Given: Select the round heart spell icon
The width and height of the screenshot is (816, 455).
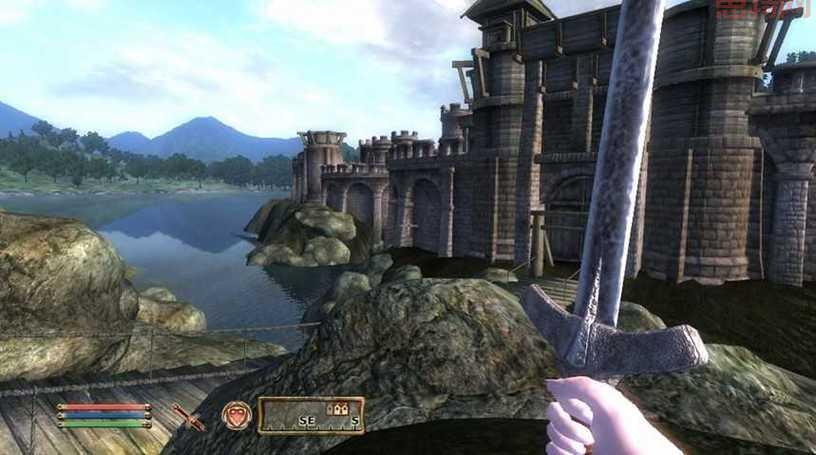Looking at the screenshot, I should 236,415.
